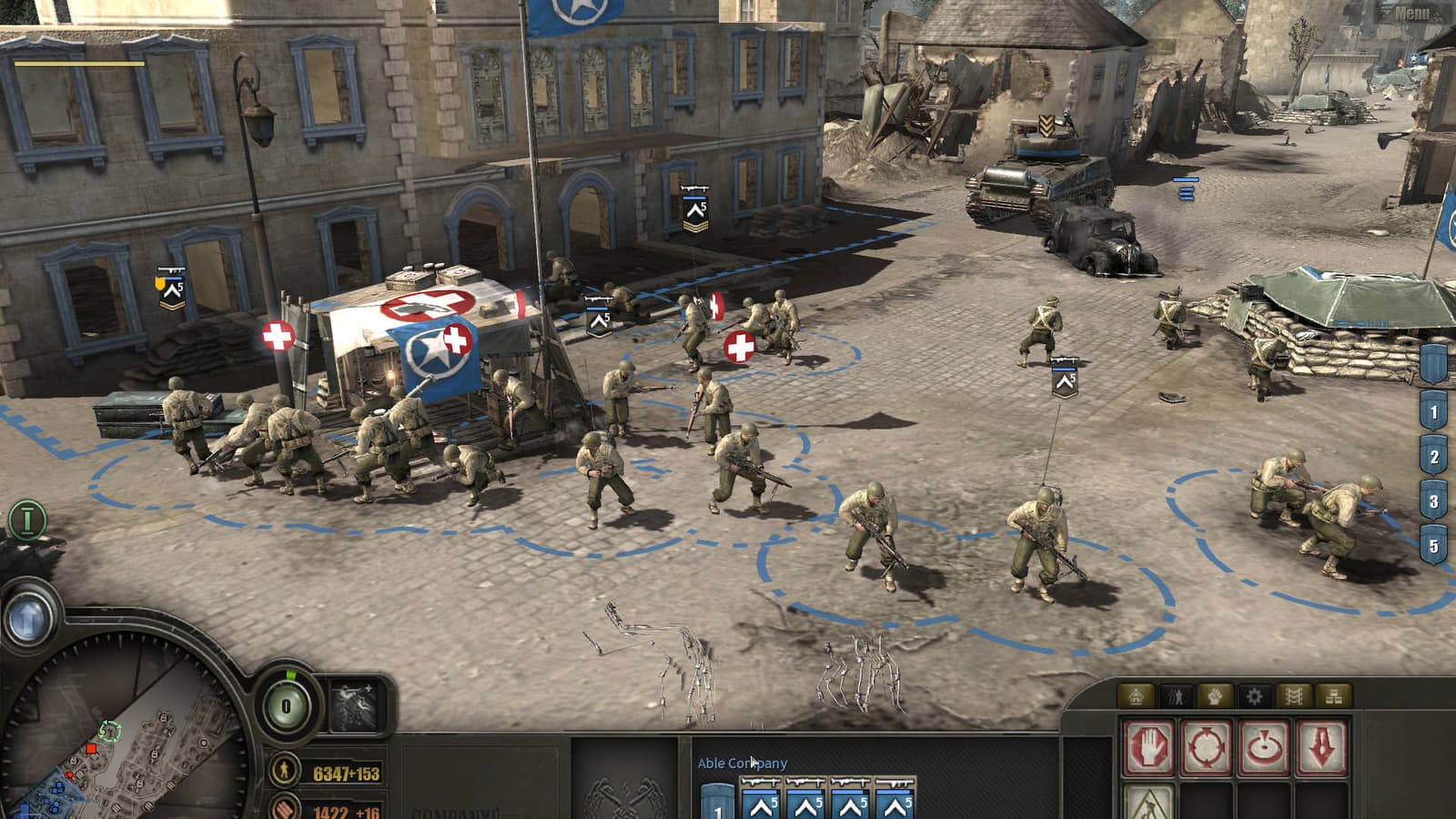Select control group 1 shield
The height and width of the screenshot is (819, 1456).
point(1433,412)
